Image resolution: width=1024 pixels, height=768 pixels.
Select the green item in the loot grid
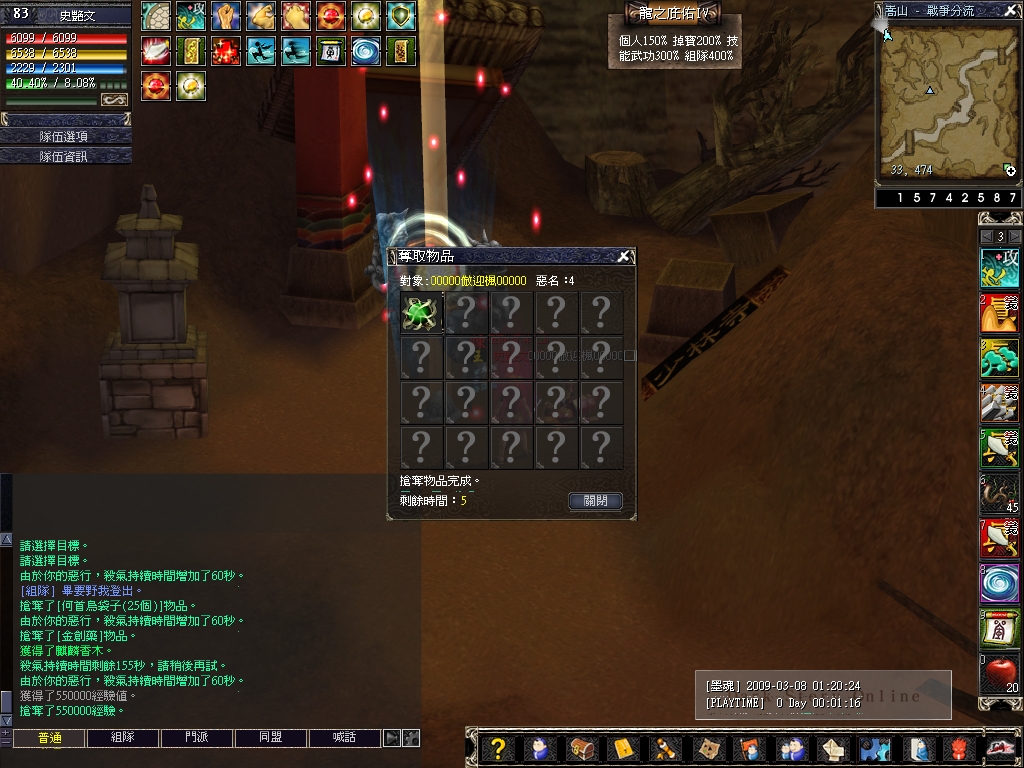coord(421,313)
